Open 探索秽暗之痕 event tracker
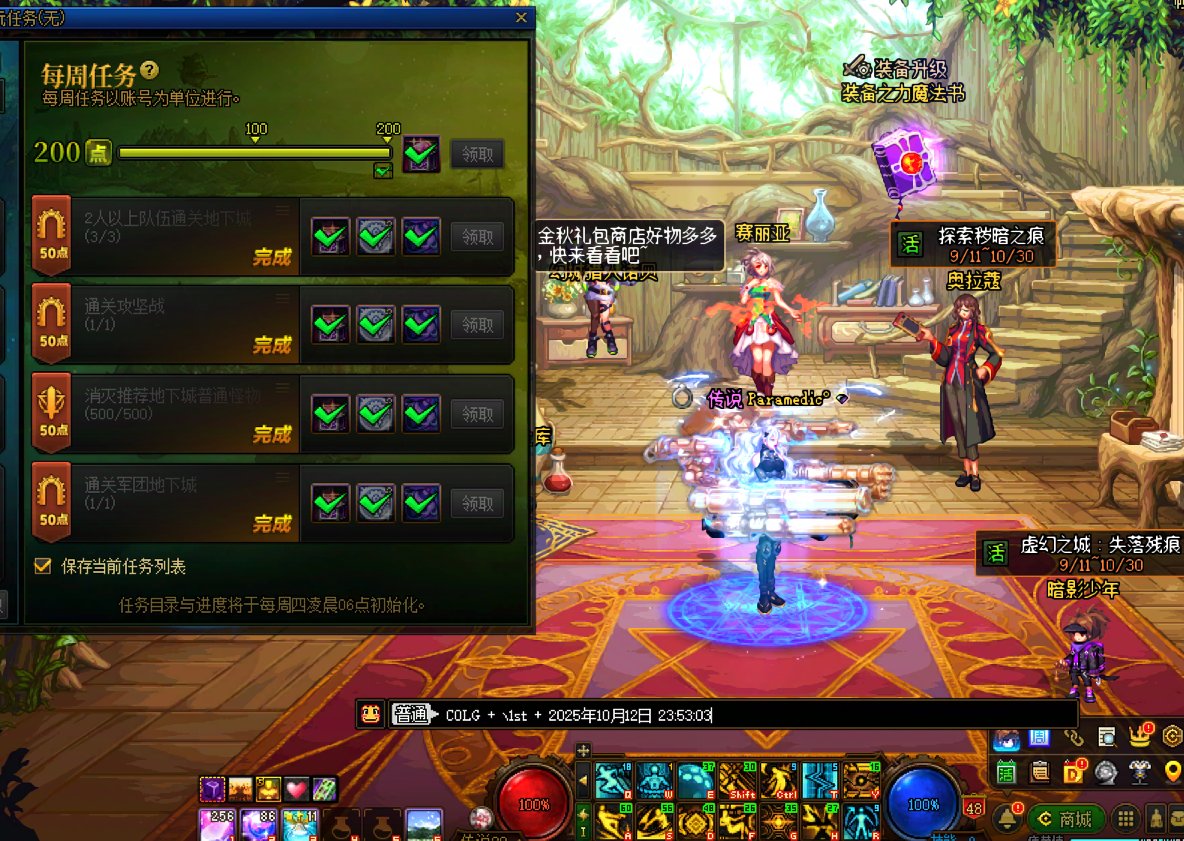 click(x=976, y=245)
